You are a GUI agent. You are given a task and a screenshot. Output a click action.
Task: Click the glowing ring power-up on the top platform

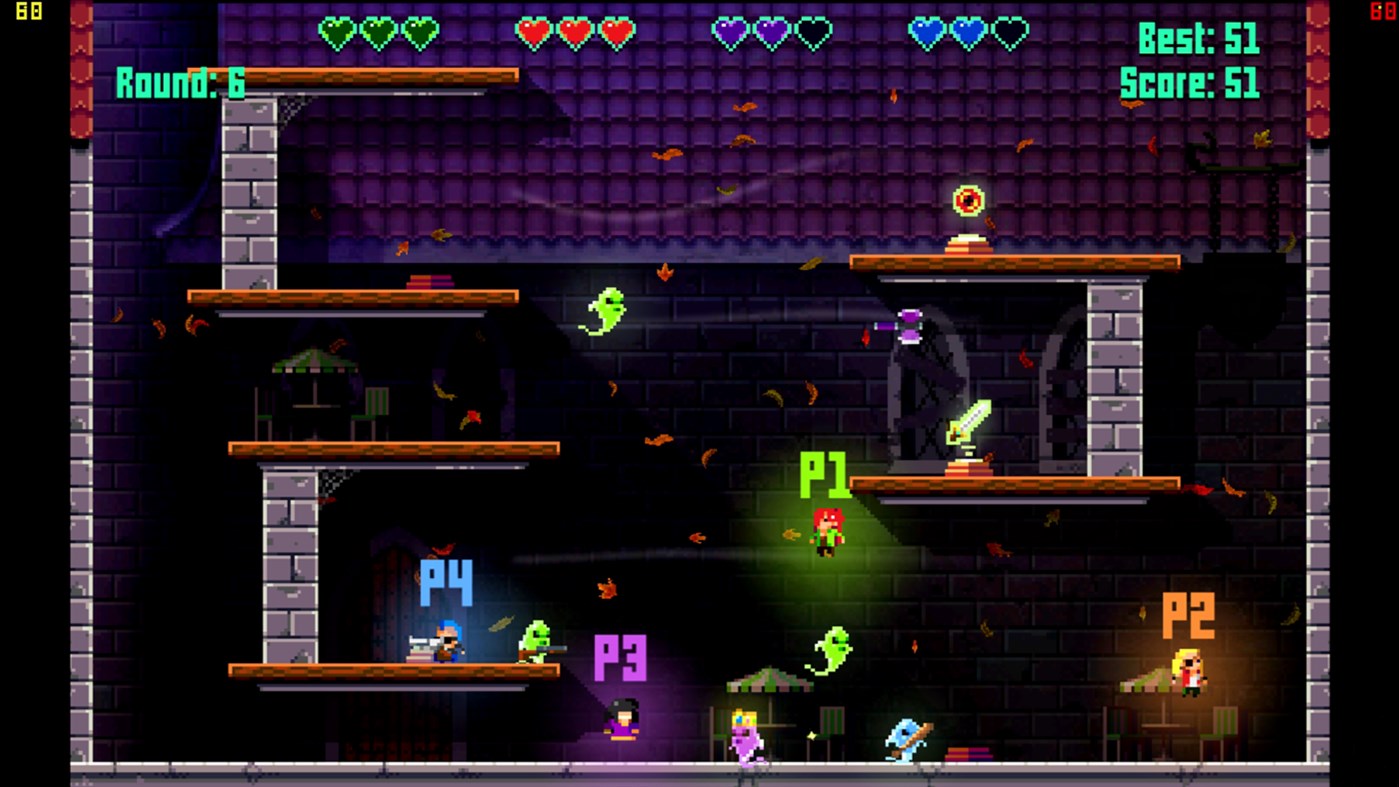click(x=966, y=201)
